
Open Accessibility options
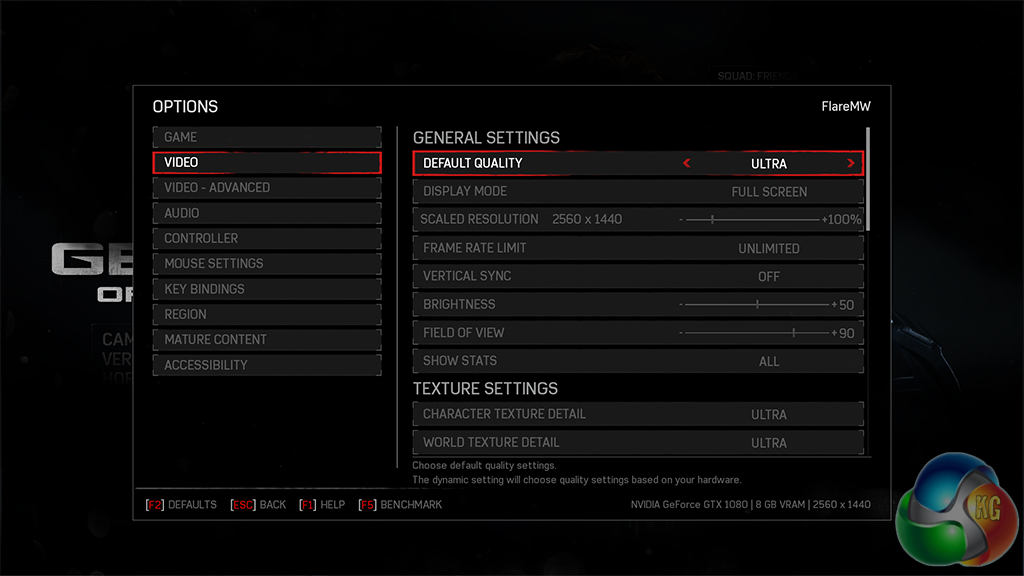tap(266, 365)
